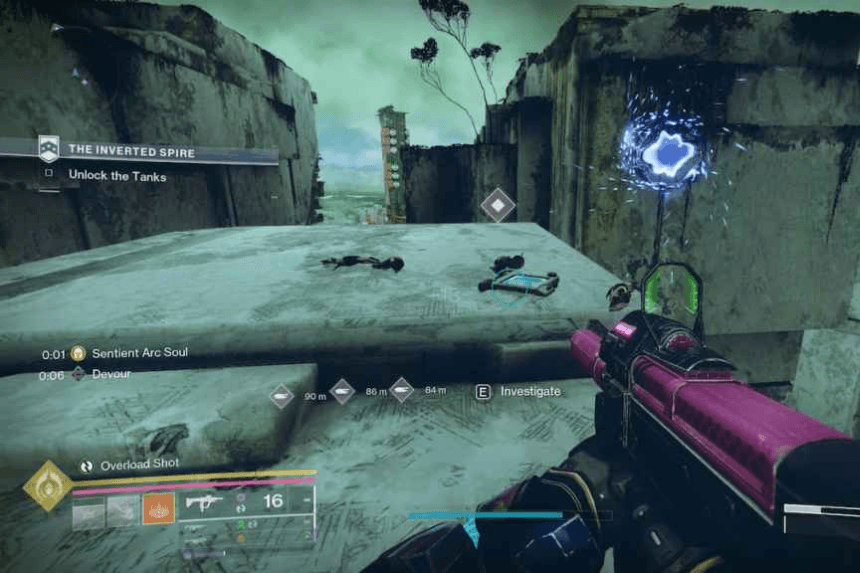Image resolution: width=860 pixels, height=573 pixels.
Task: Activate the orange class ability icon
Action: [158, 509]
